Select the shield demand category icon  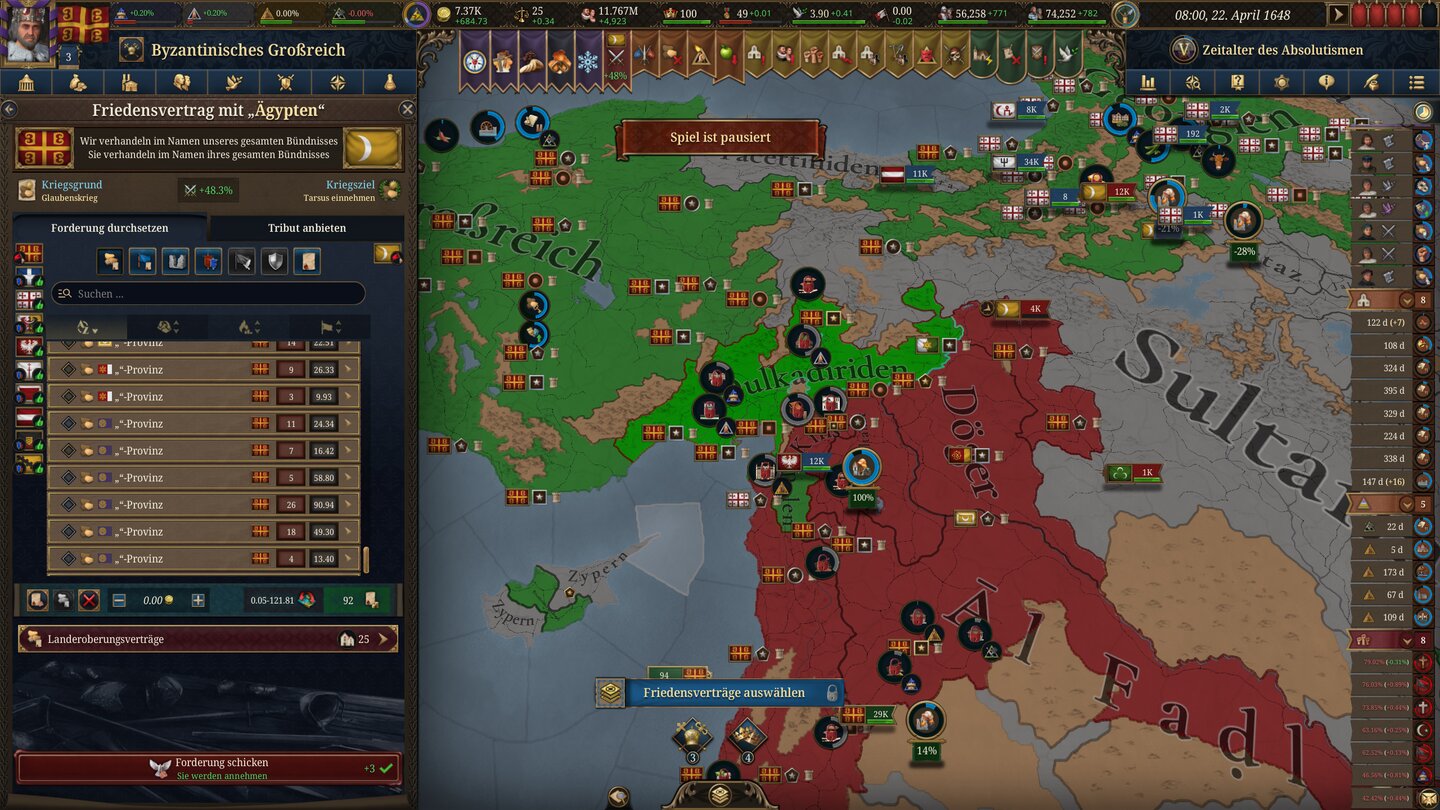coord(274,262)
